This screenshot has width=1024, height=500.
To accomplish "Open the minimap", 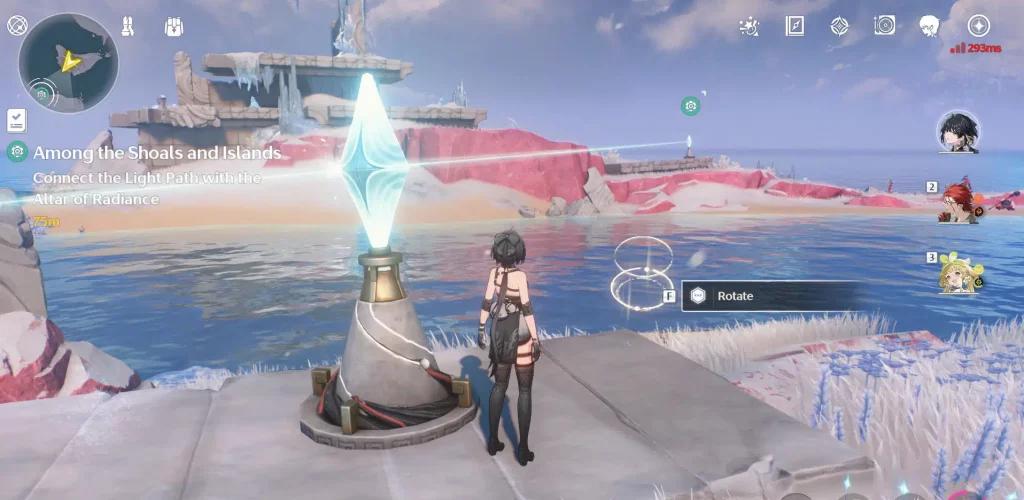I will click(68, 63).
